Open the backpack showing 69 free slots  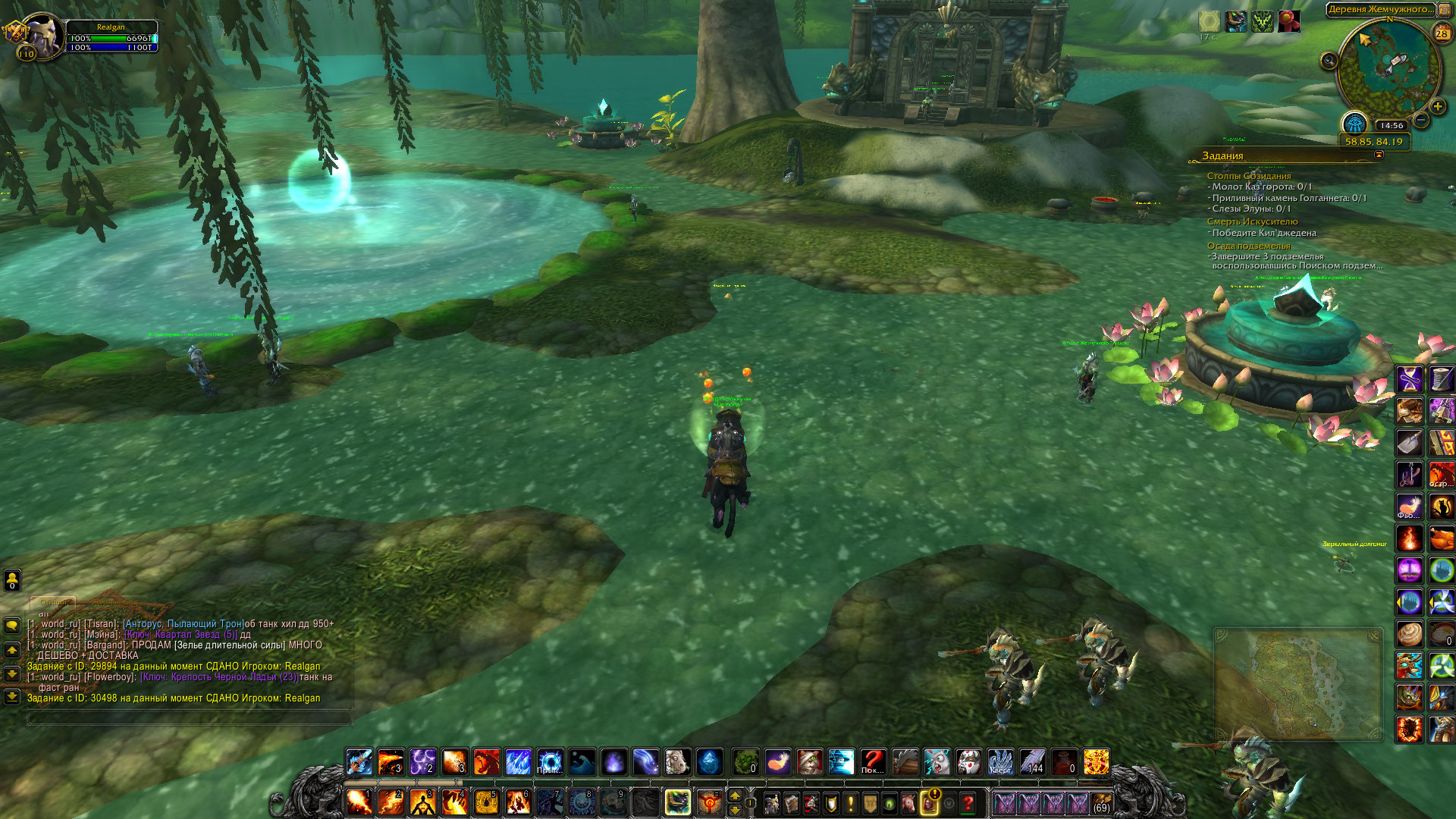click(x=1101, y=802)
